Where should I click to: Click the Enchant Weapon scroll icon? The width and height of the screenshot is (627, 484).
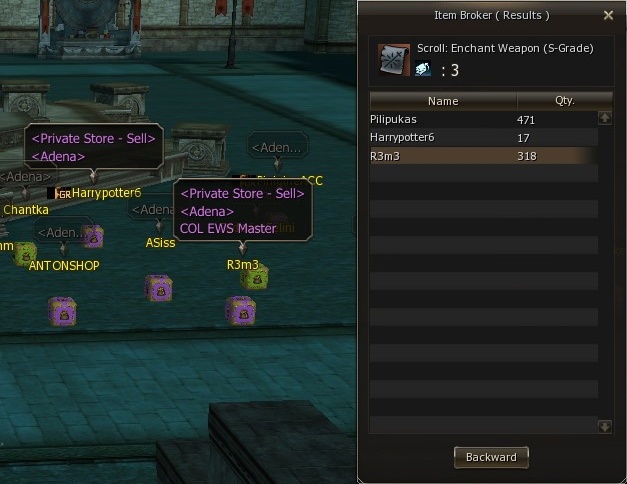pos(393,58)
